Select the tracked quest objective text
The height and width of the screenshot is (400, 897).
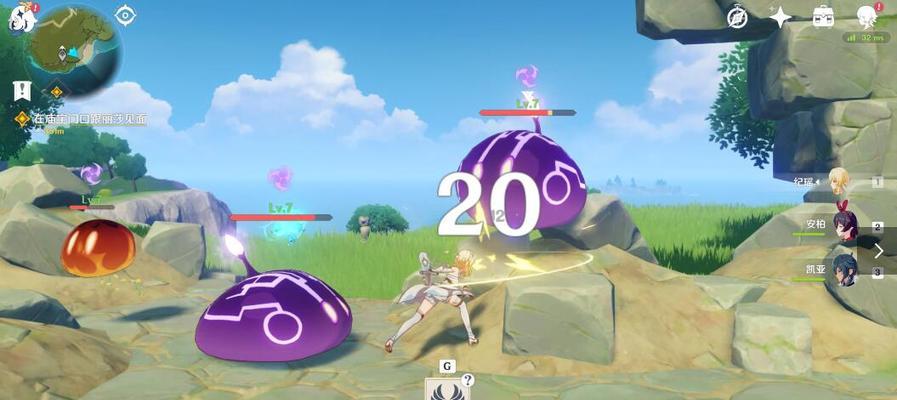point(90,119)
